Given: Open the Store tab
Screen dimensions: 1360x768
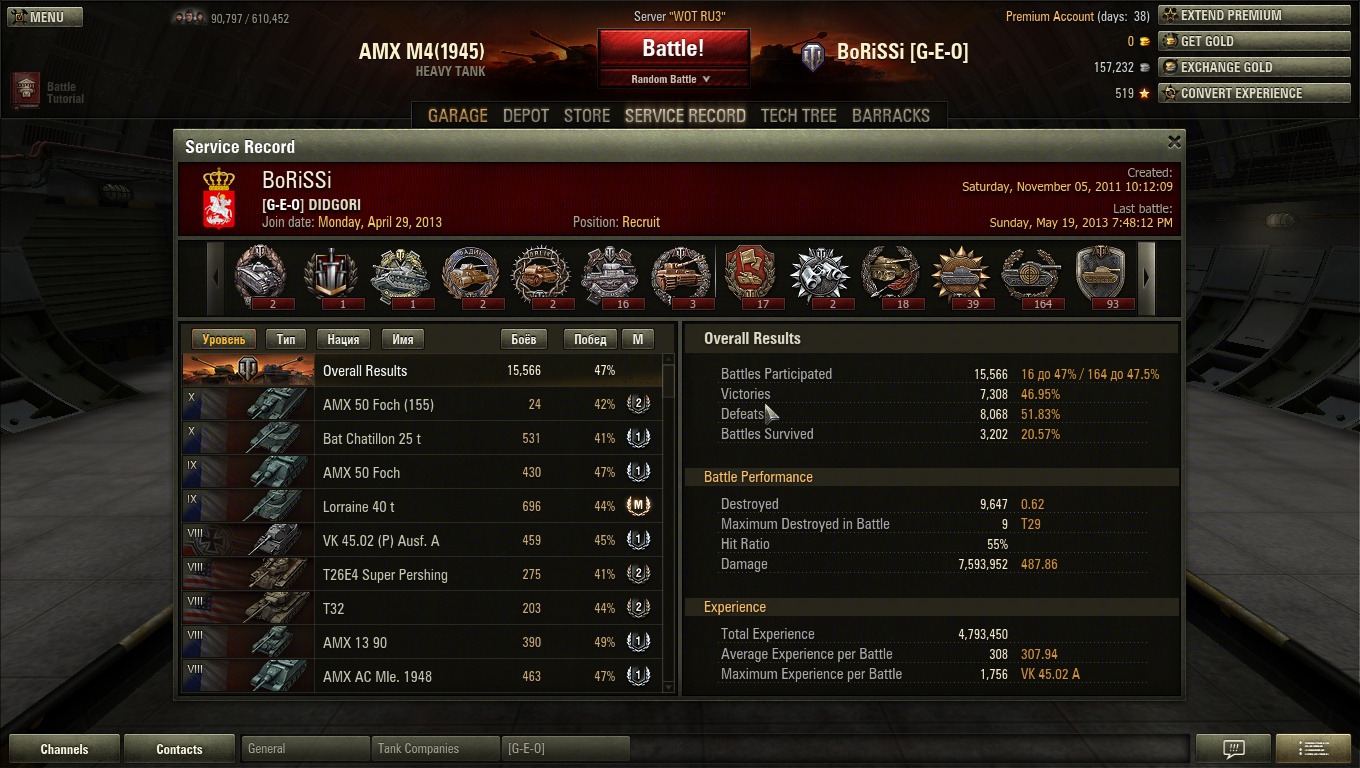Looking at the screenshot, I should (587, 115).
